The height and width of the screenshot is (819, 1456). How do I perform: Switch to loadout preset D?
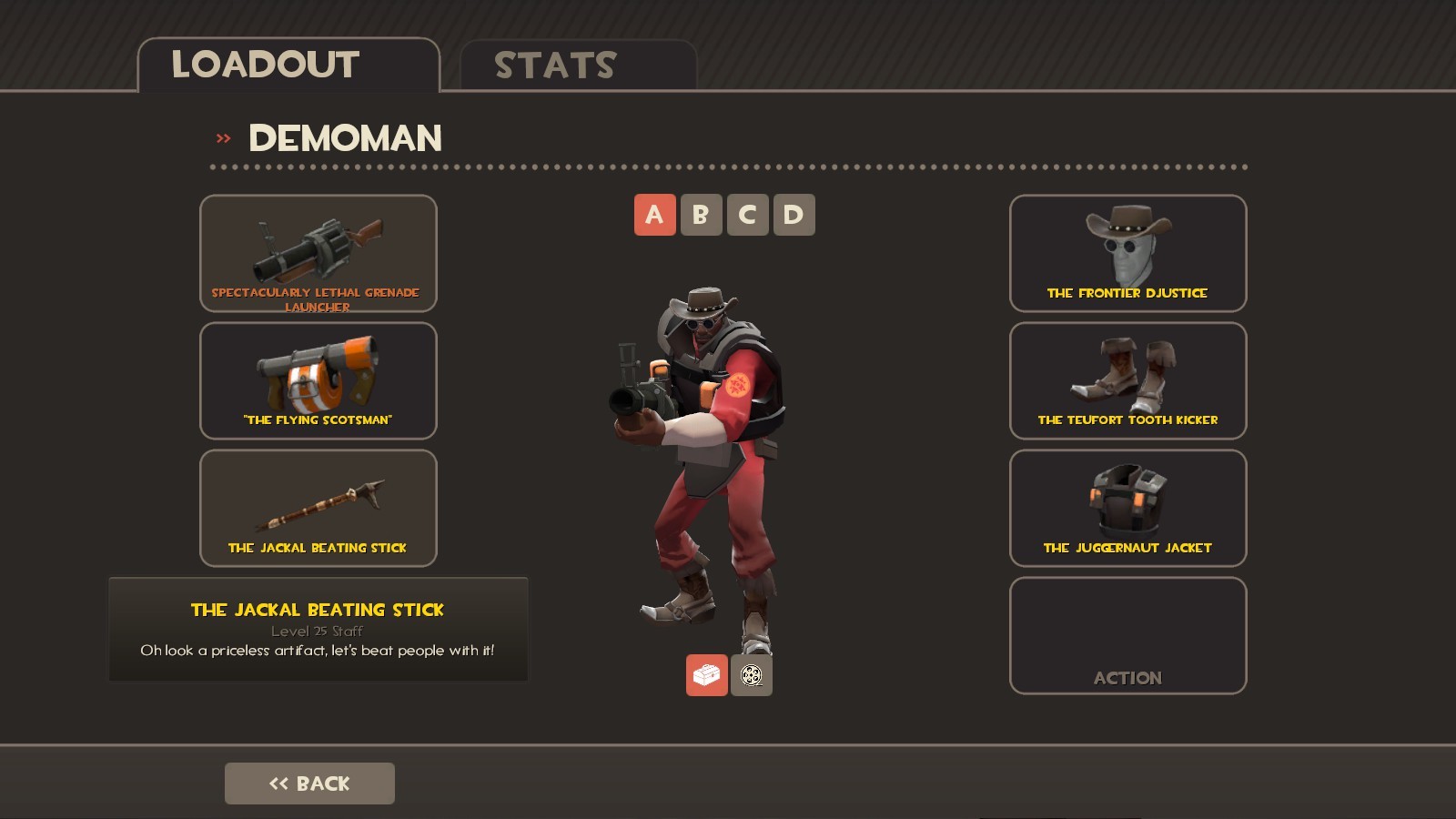click(794, 215)
